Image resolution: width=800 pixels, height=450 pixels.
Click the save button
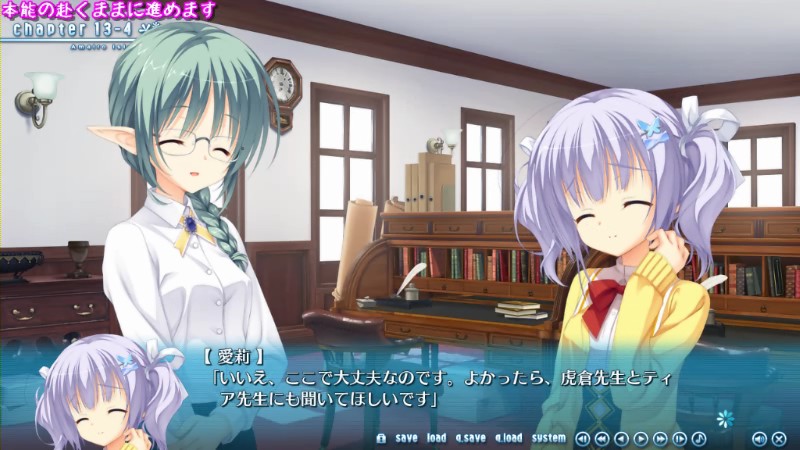406,438
